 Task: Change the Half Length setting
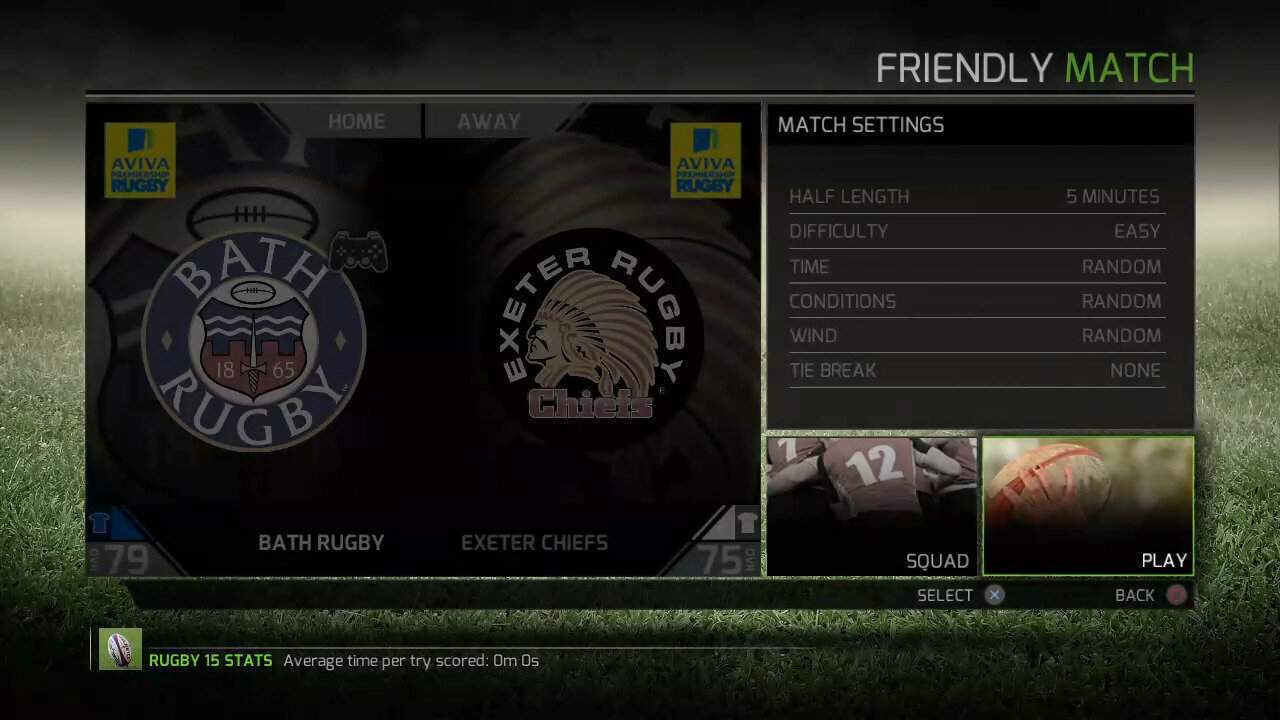coord(975,197)
